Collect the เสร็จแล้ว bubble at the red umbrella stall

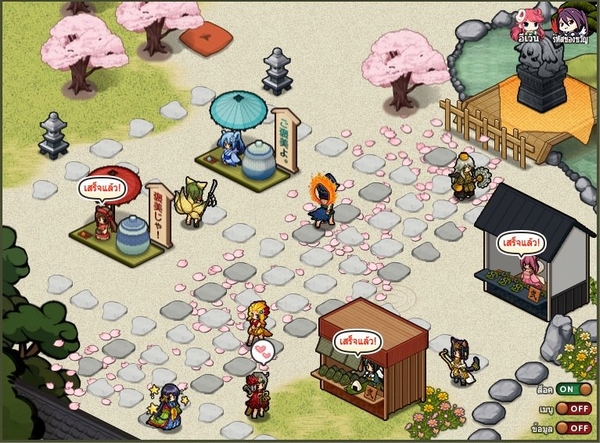(101, 187)
